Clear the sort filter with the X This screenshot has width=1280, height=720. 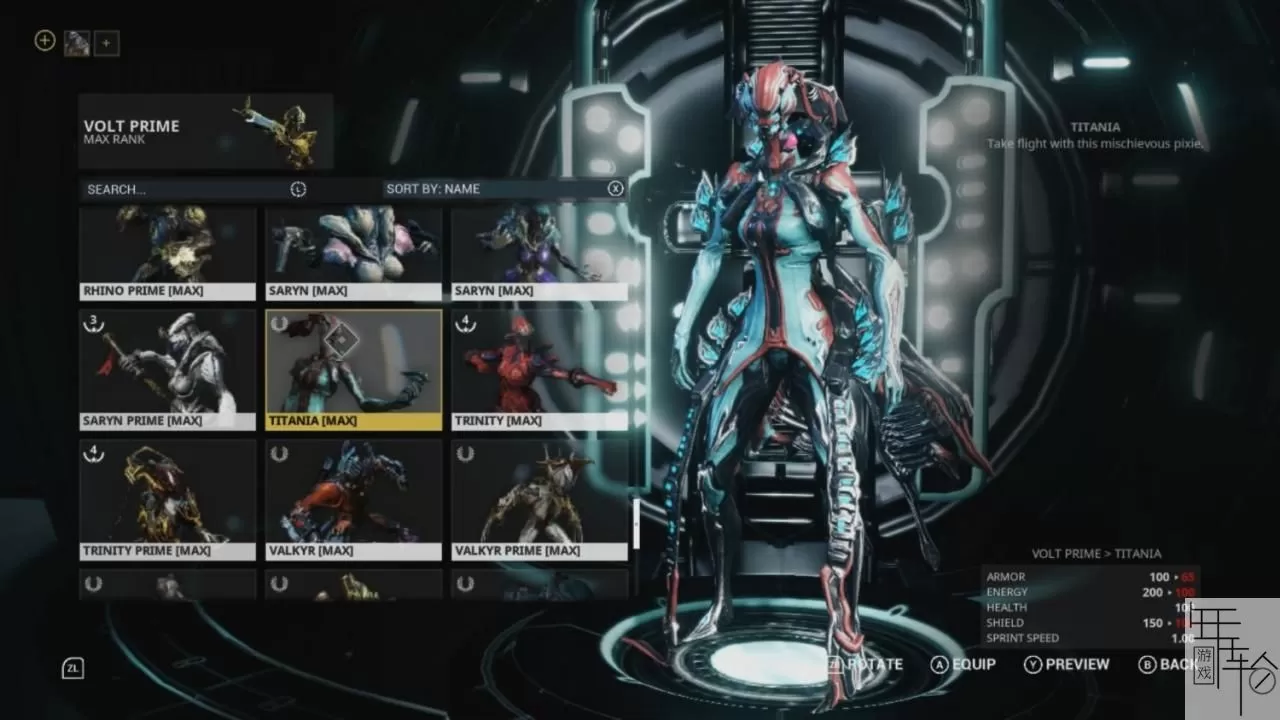[615, 189]
